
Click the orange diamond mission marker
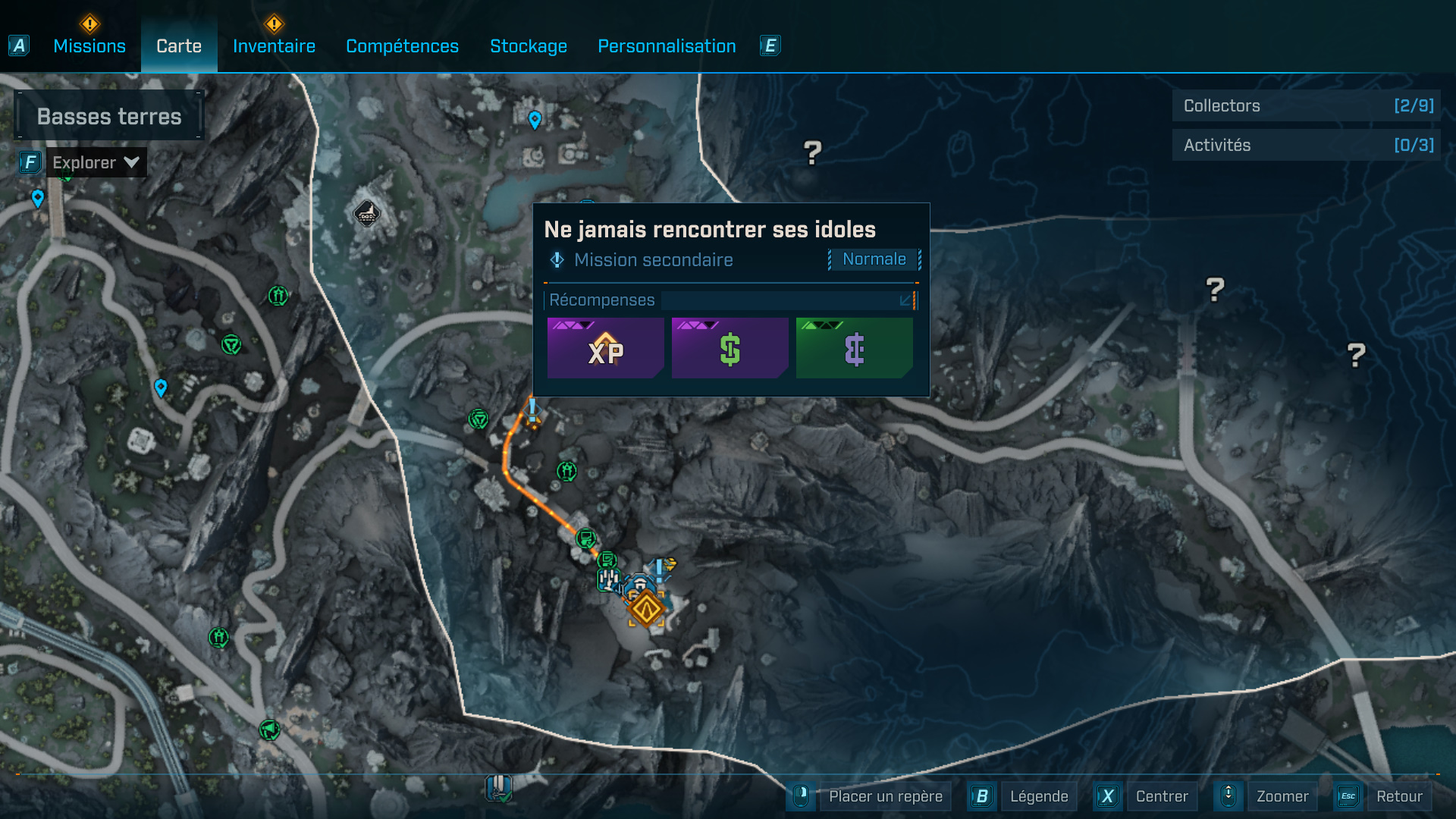point(646,608)
